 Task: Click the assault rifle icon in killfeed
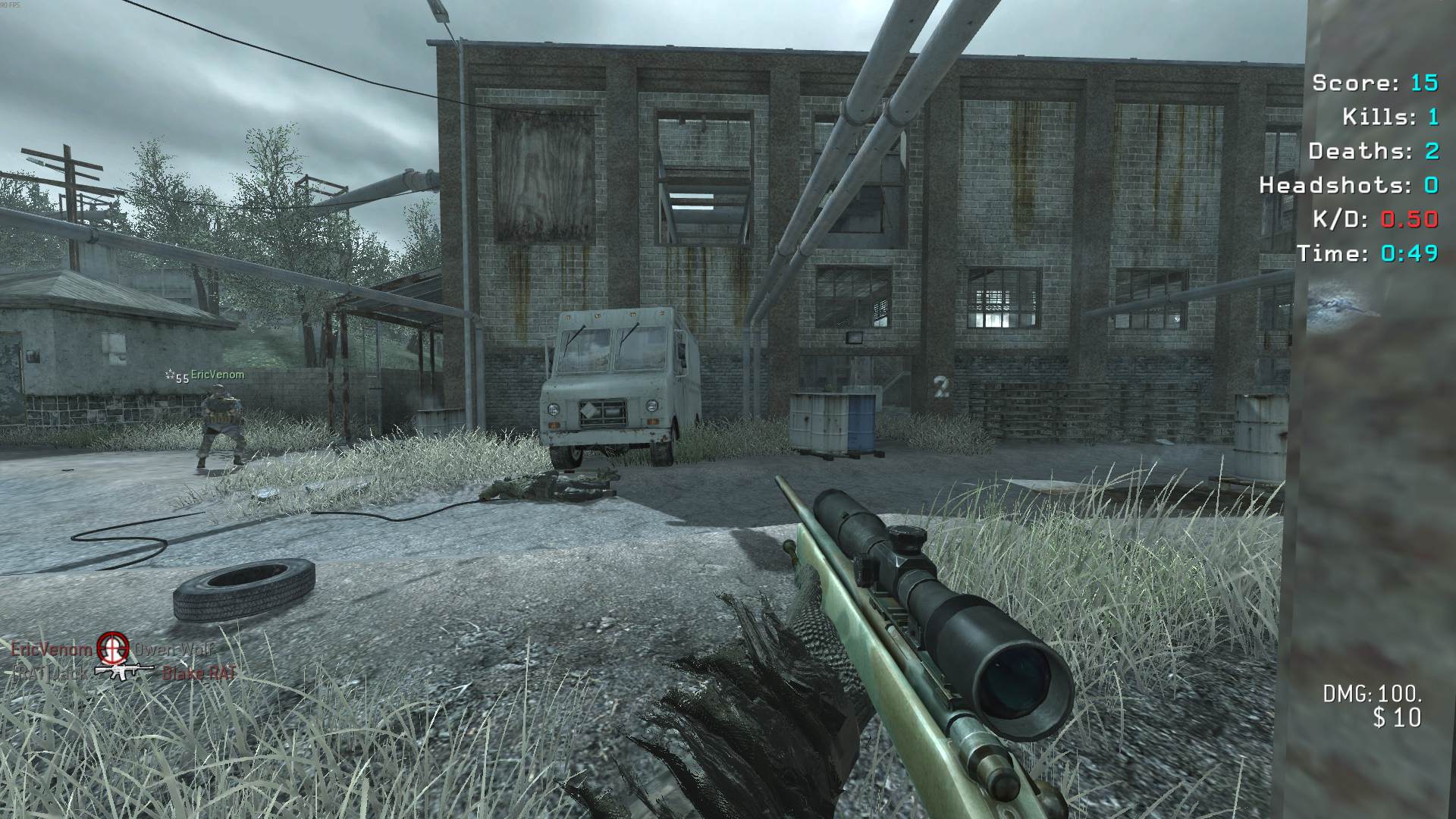124,670
